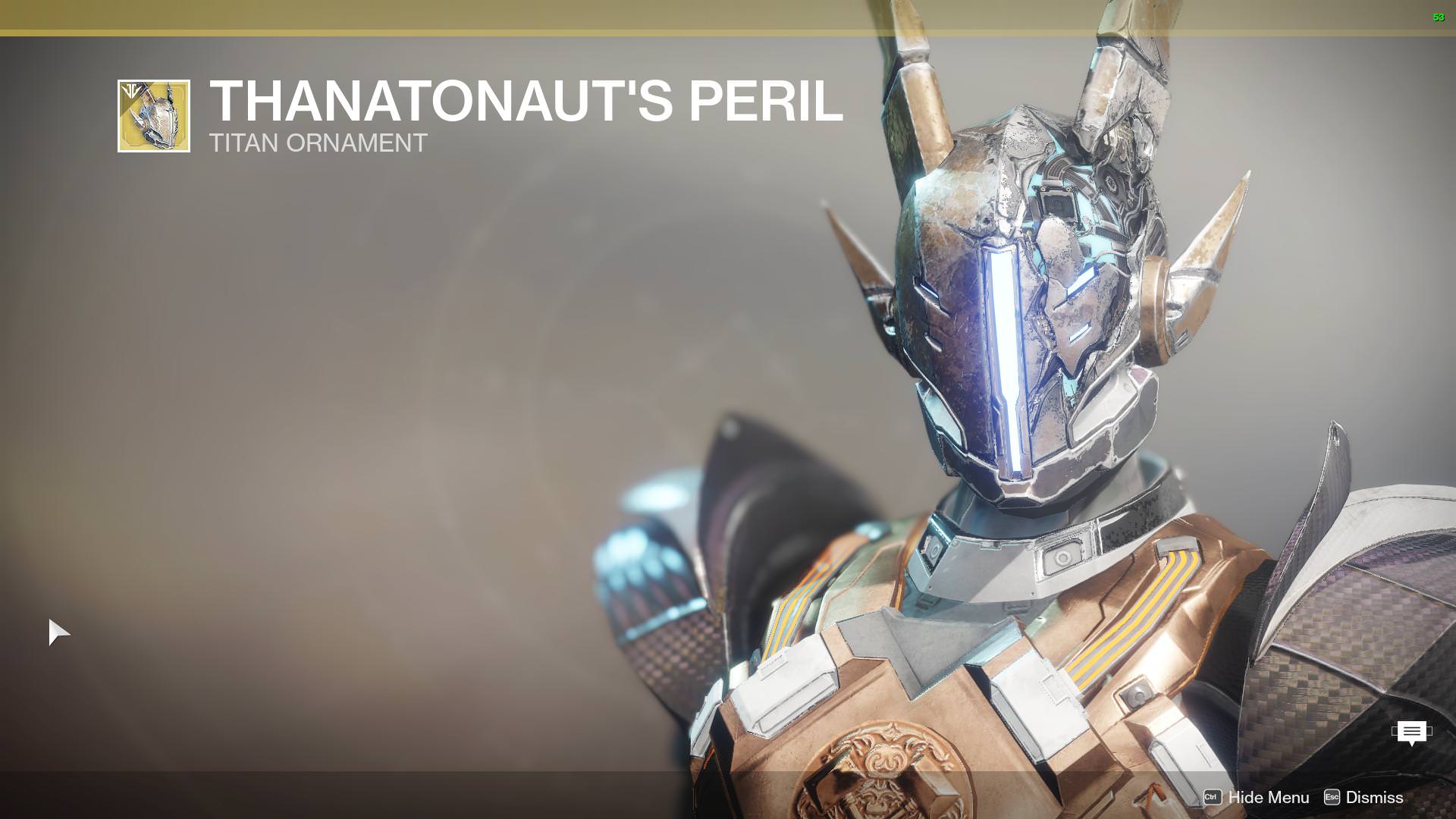Expand details under the TITAN ORNAMENT label

(x=318, y=143)
